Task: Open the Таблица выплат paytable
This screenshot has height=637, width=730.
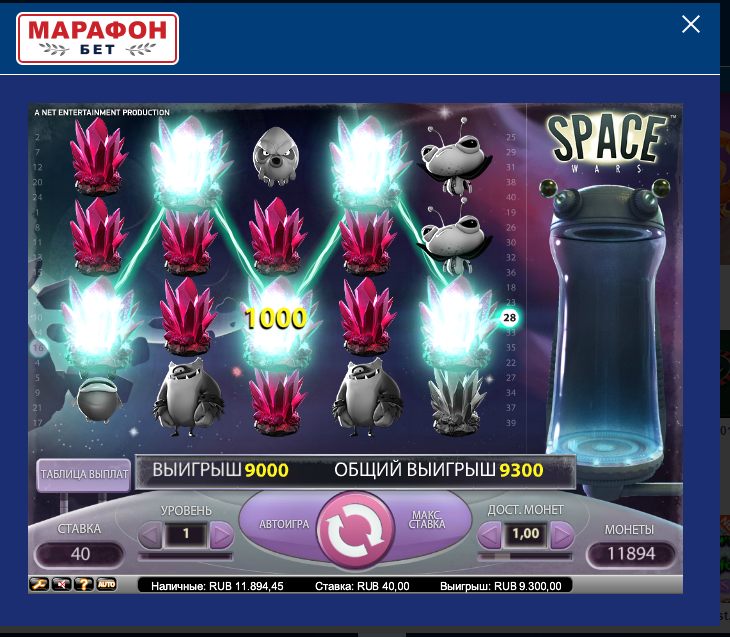Action: [x=84, y=476]
